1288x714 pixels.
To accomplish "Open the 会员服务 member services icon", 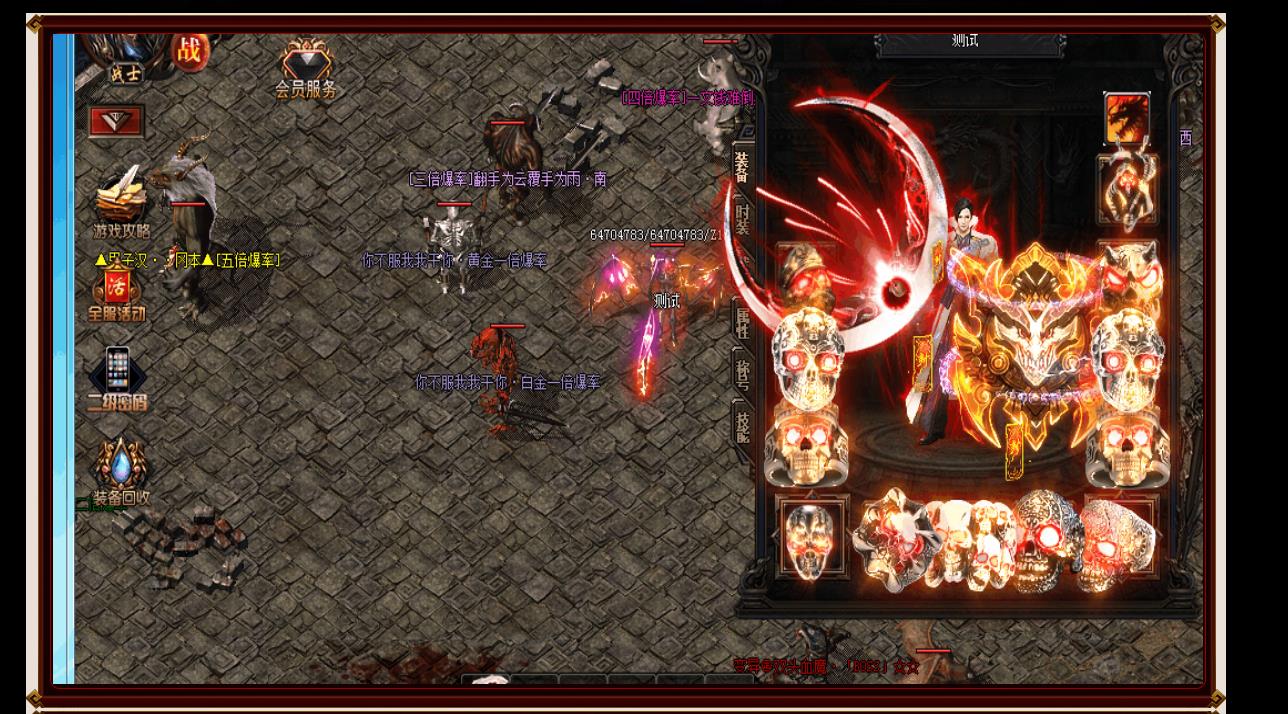I will click(306, 68).
